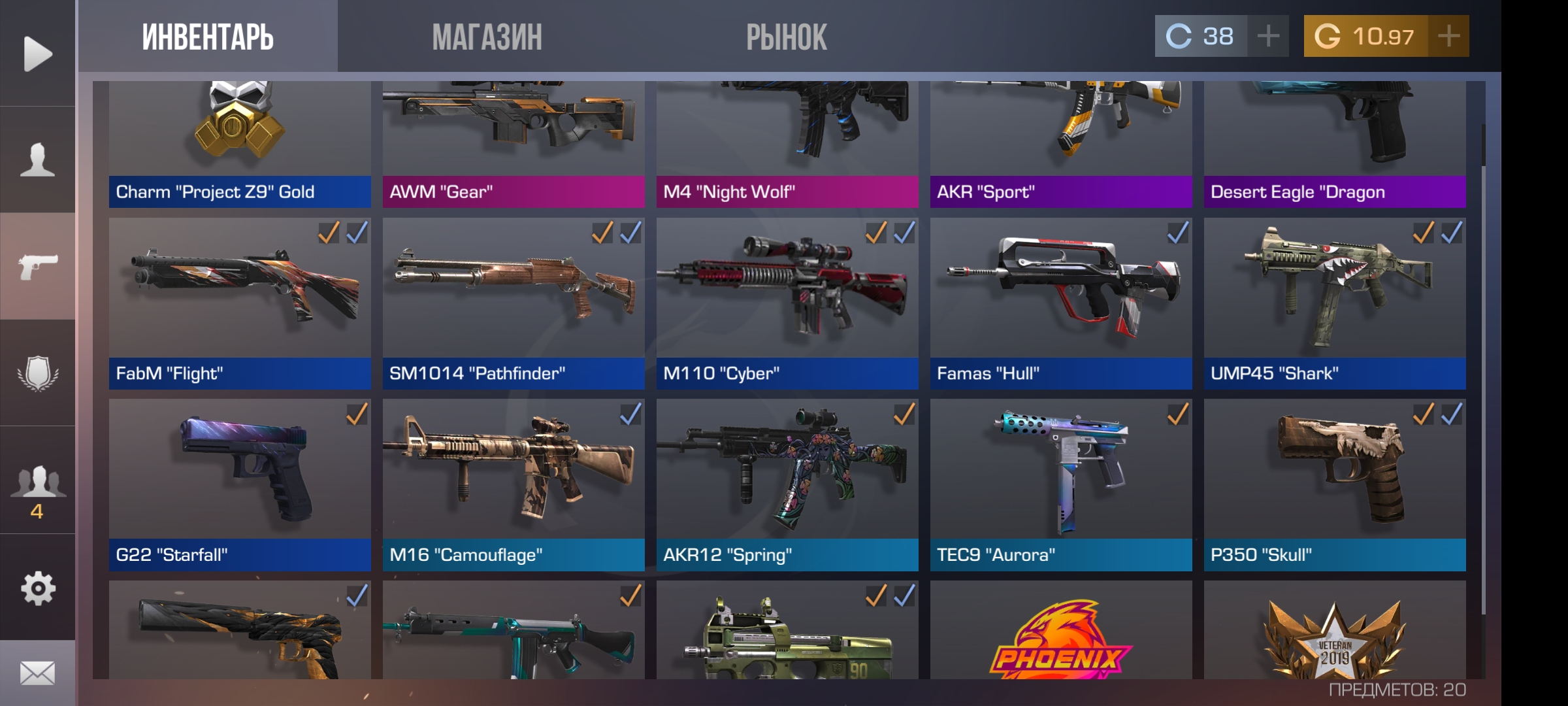Viewport: 1568px width, 706px height.
Task: Choose the G22 "Starfall" pistol
Action: coord(240,484)
